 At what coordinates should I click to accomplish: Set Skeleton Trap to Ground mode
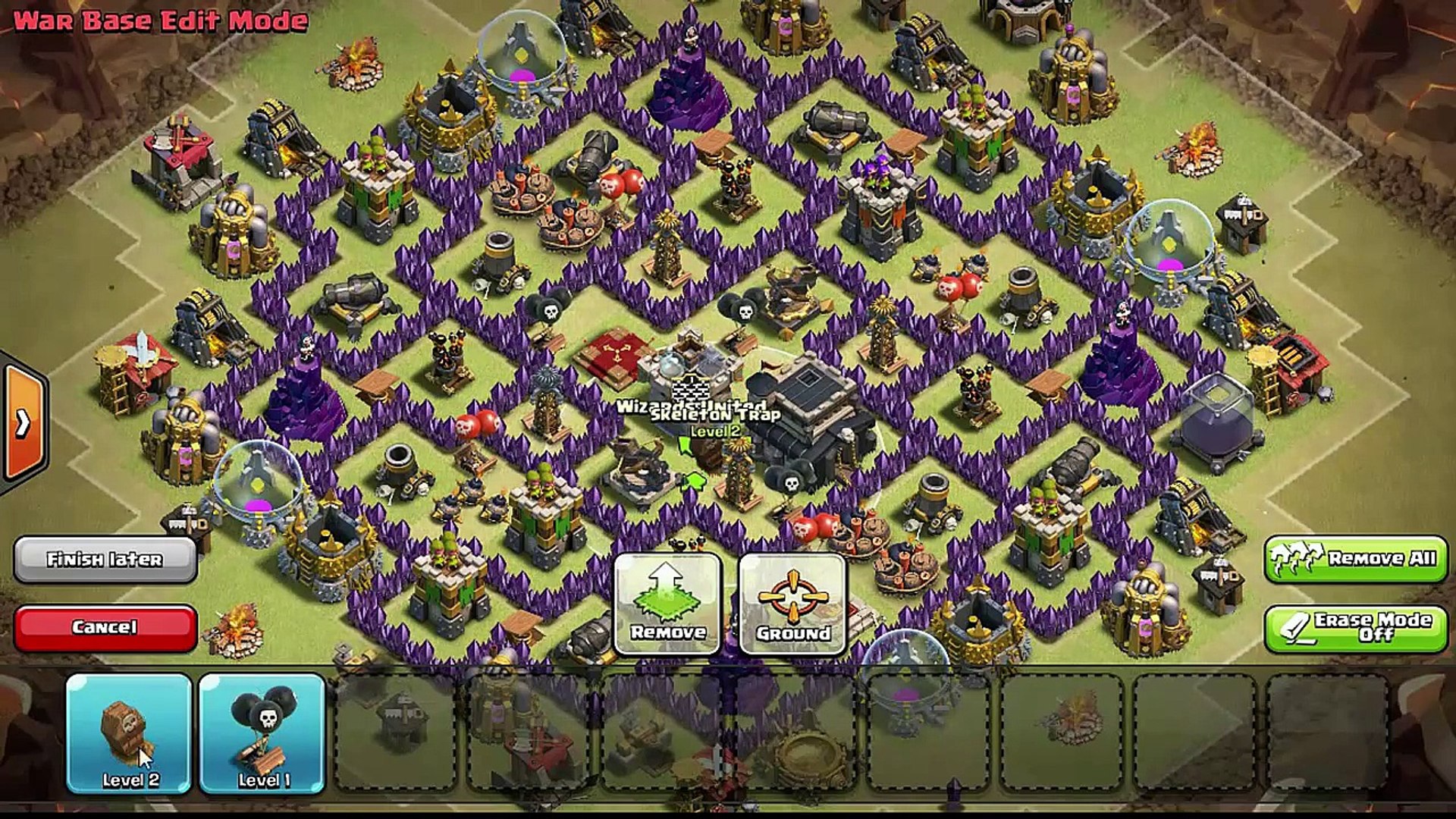[x=792, y=604]
